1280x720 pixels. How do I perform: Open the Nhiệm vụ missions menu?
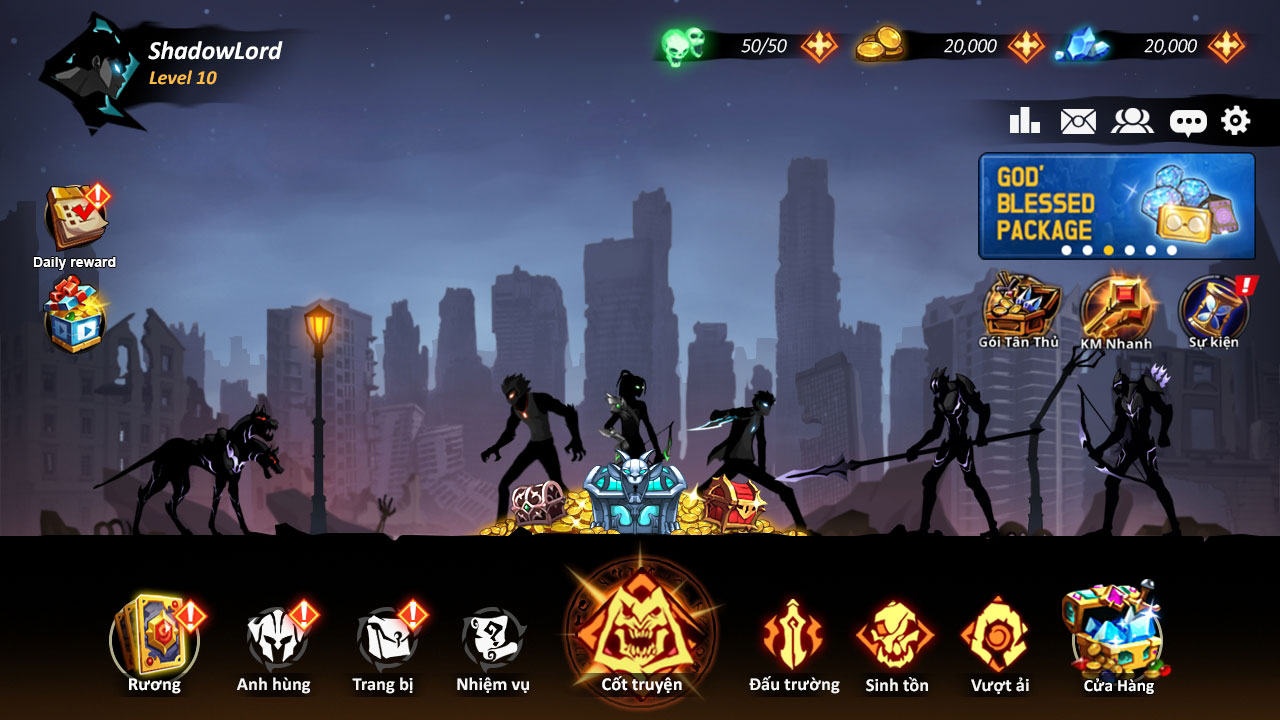[493, 640]
